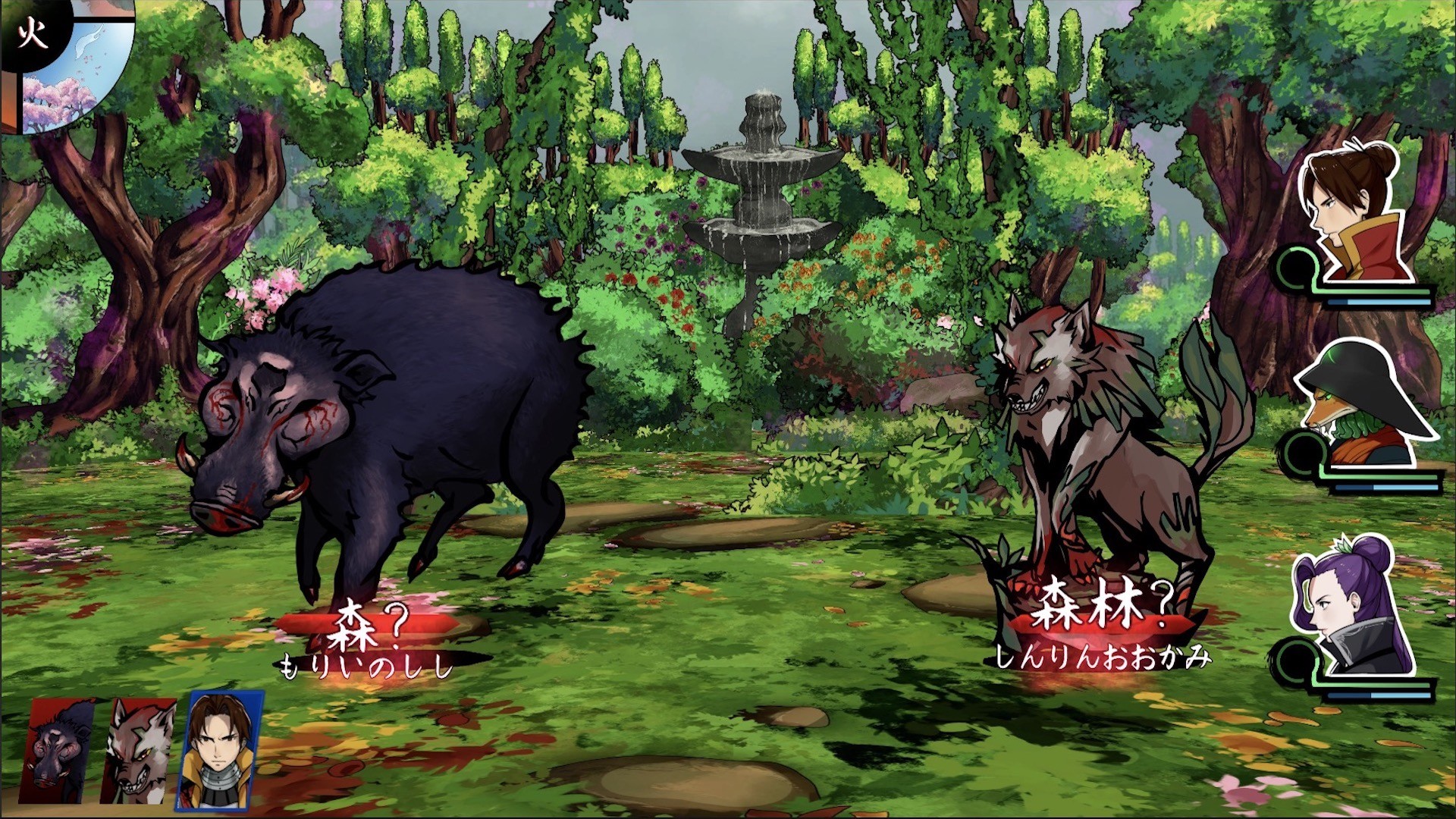Select the wolf thumbnail in the turn order
This screenshot has width=1456, height=819.
(136, 751)
